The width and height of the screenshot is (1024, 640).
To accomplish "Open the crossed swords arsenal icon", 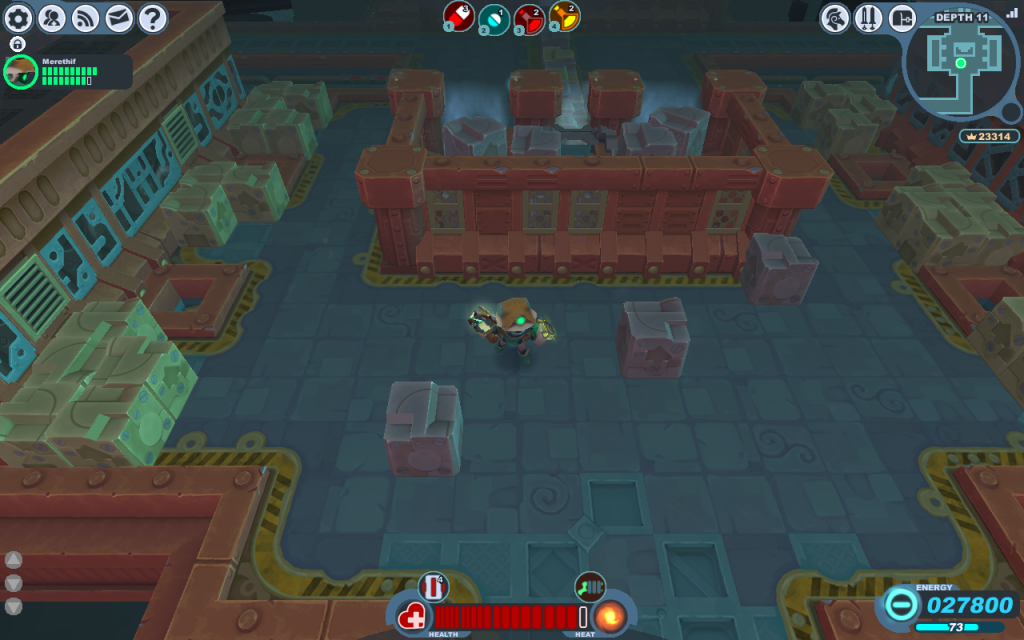I will pyautogui.click(x=868, y=17).
